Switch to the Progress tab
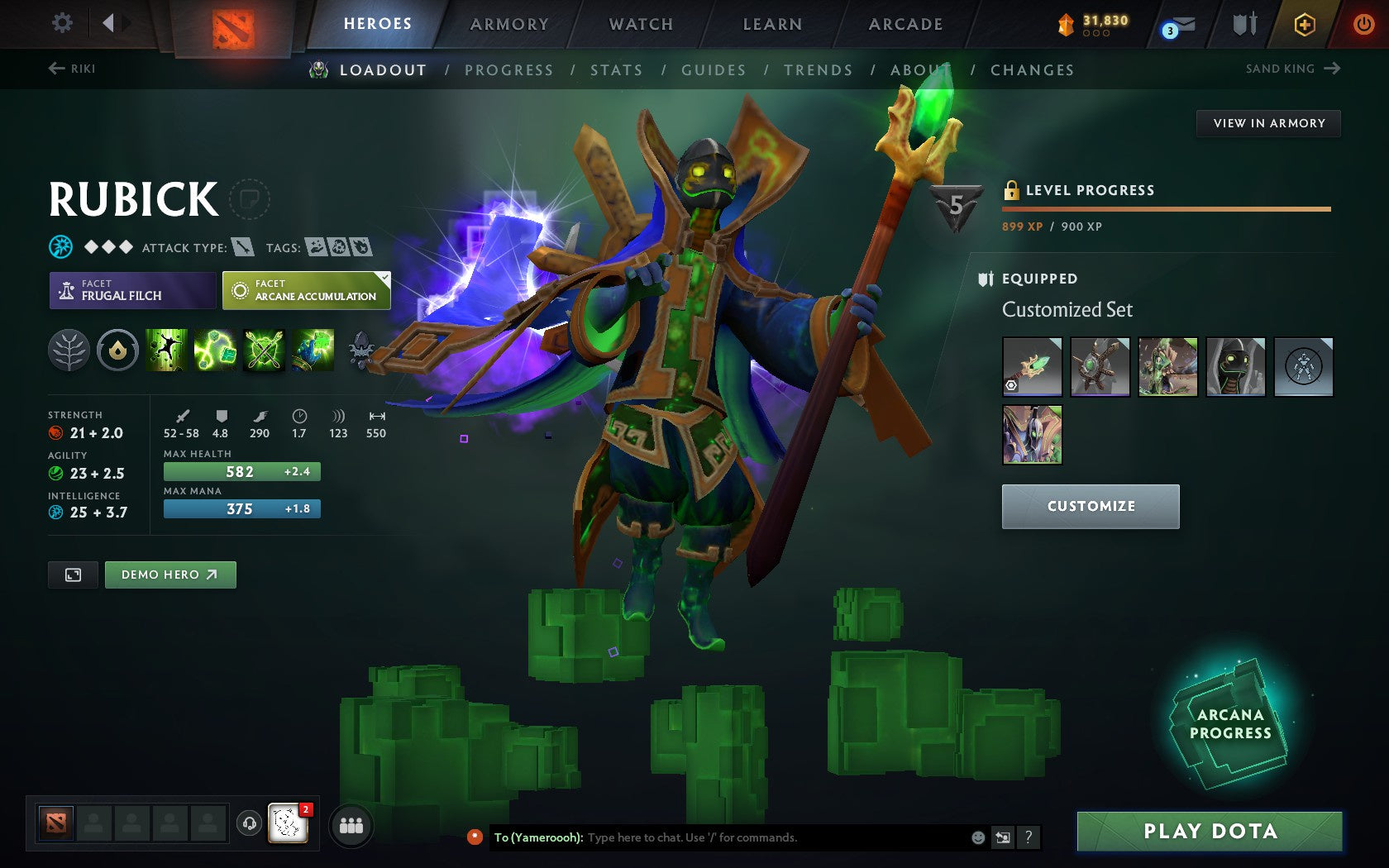This screenshot has width=1389, height=868. [x=508, y=70]
